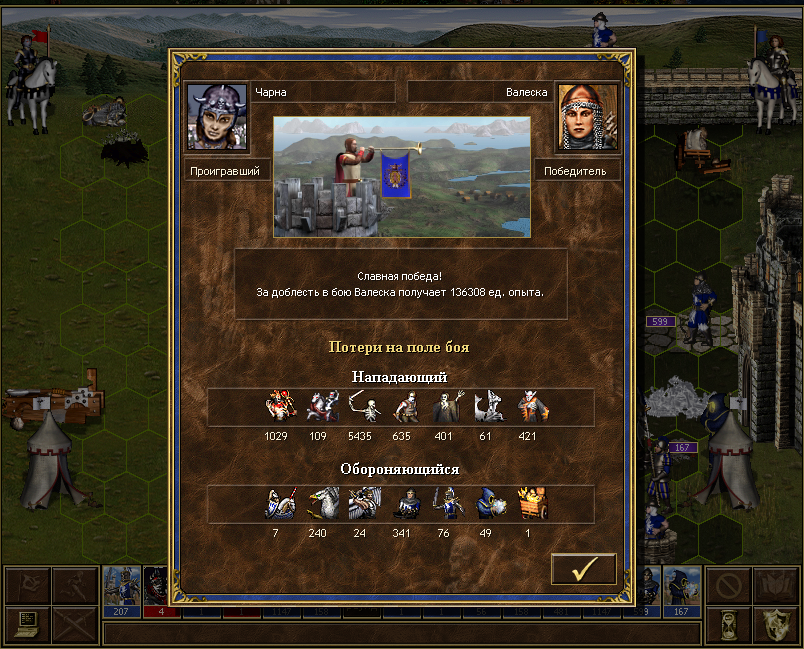Open combat options via the computer icon
This screenshot has width=804, height=649.
(x=27, y=624)
